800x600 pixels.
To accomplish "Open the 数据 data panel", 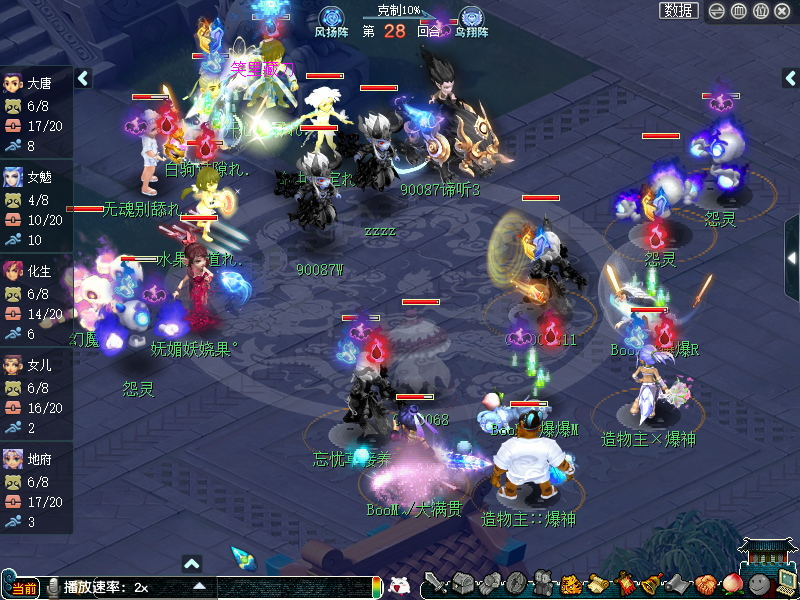I will (x=679, y=11).
